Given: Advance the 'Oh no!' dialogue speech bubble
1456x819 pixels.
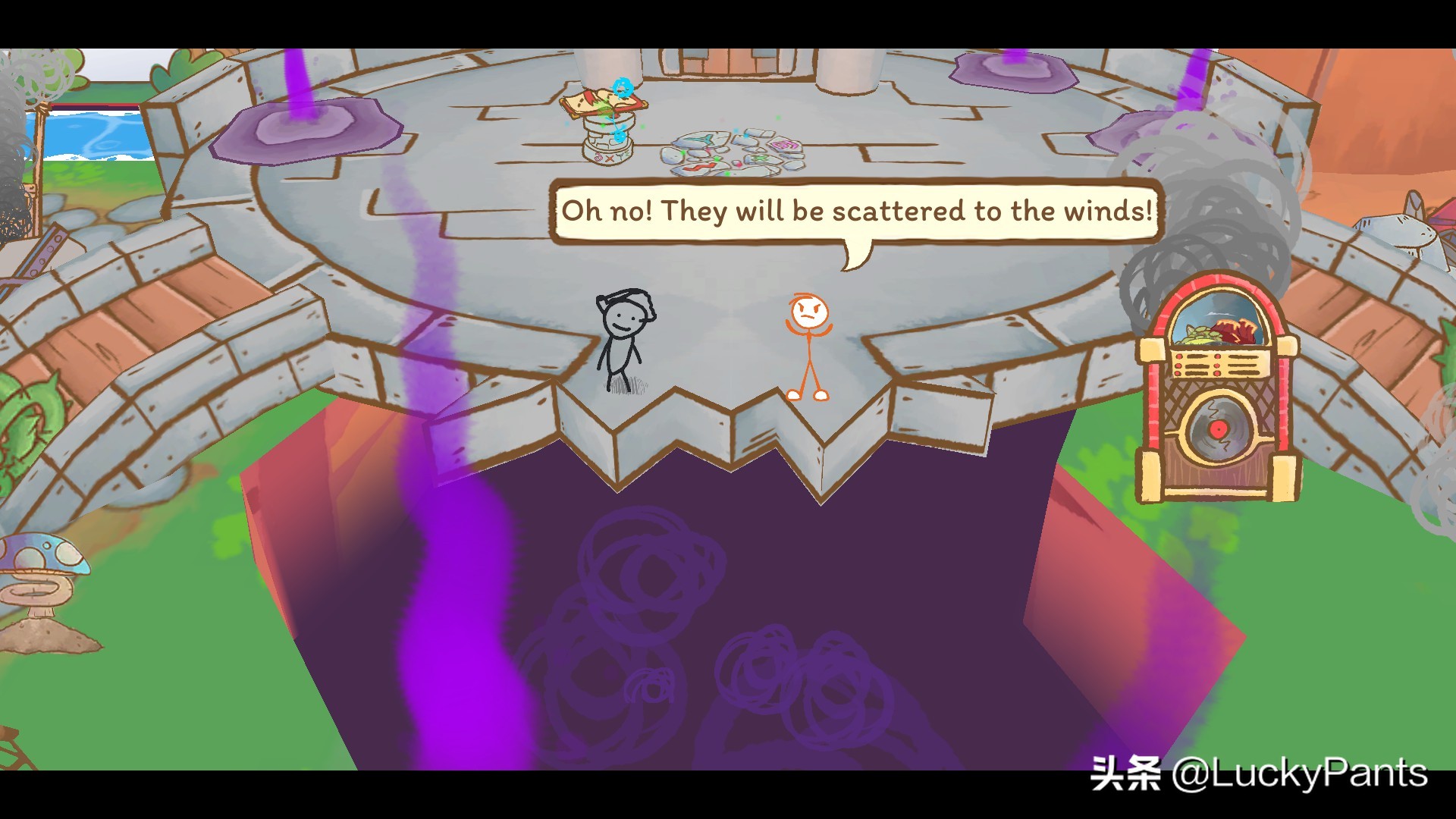Looking at the screenshot, I should (856, 211).
